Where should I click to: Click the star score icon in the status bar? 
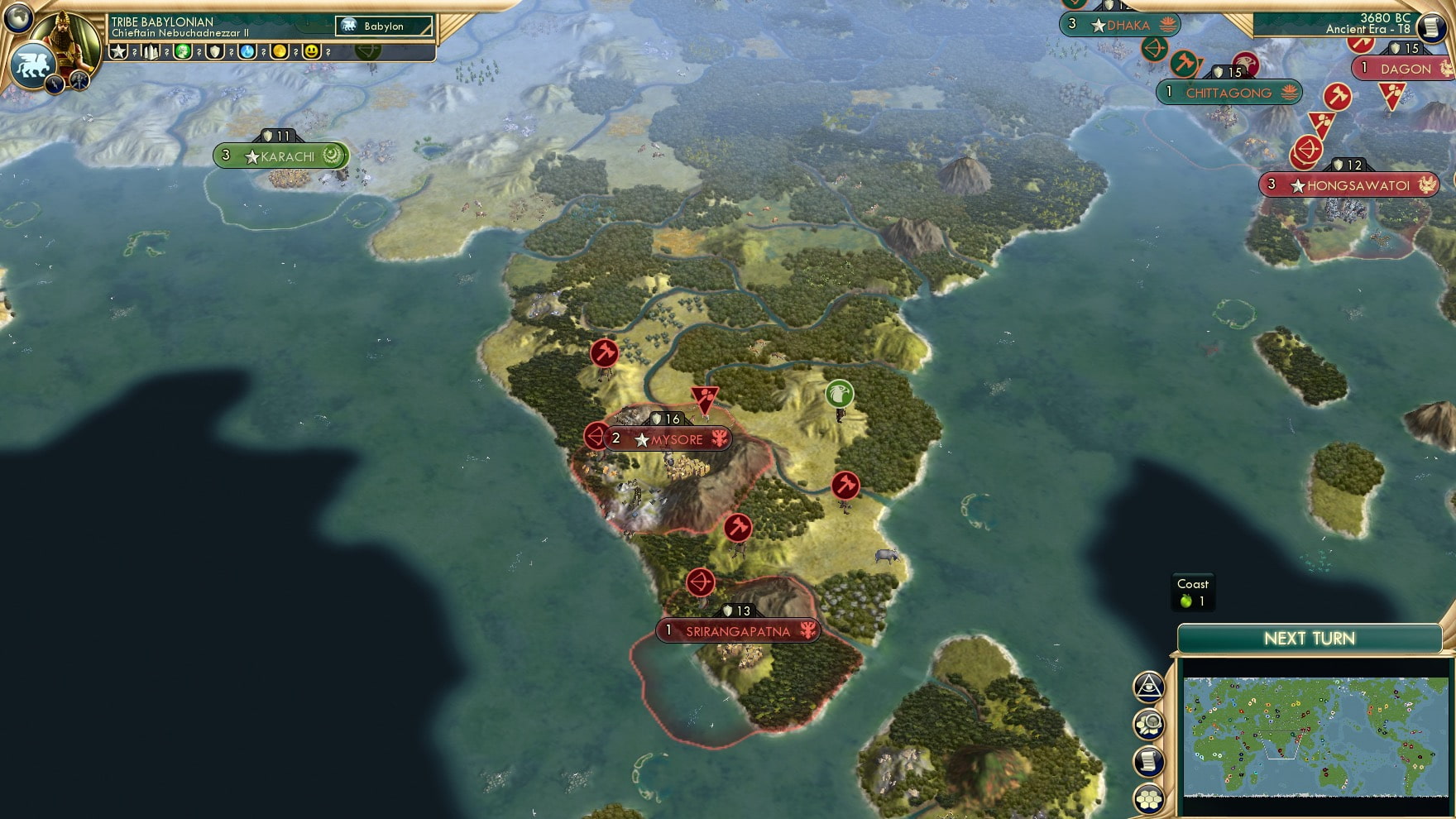(118, 51)
